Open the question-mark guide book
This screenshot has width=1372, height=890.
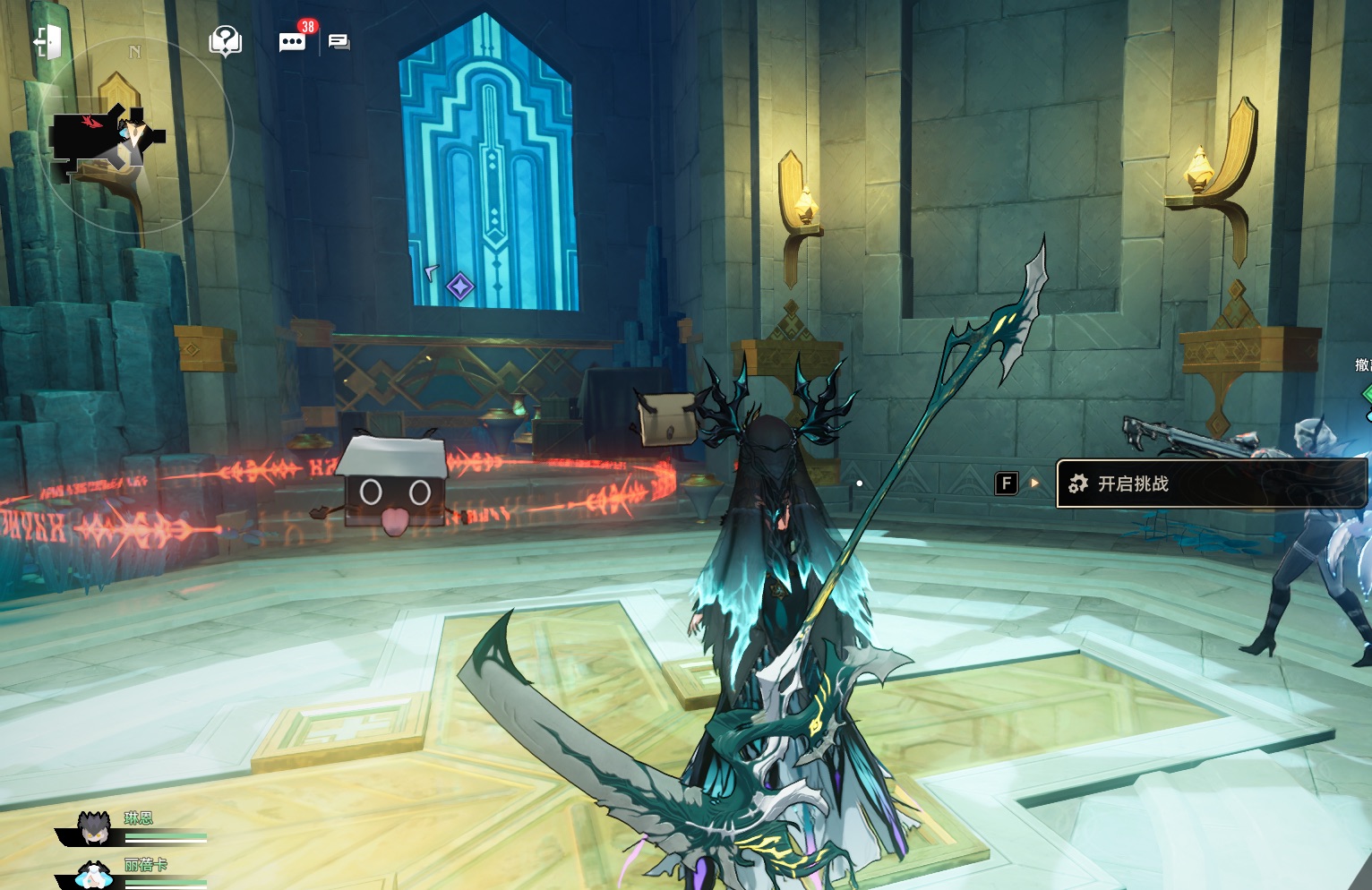(225, 40)
